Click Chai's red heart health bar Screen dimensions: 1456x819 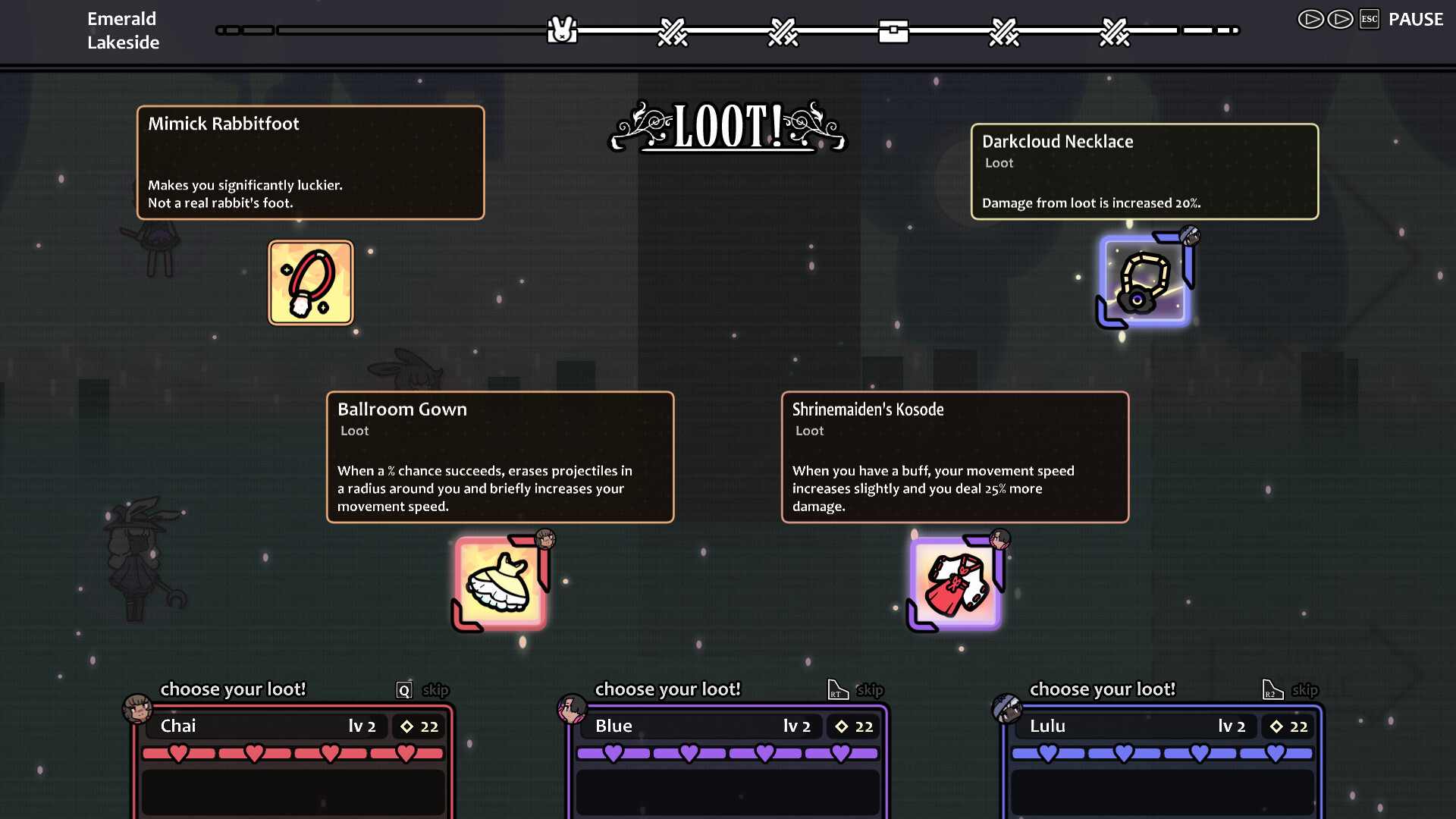pyautogui.click(x=293, y=752)
